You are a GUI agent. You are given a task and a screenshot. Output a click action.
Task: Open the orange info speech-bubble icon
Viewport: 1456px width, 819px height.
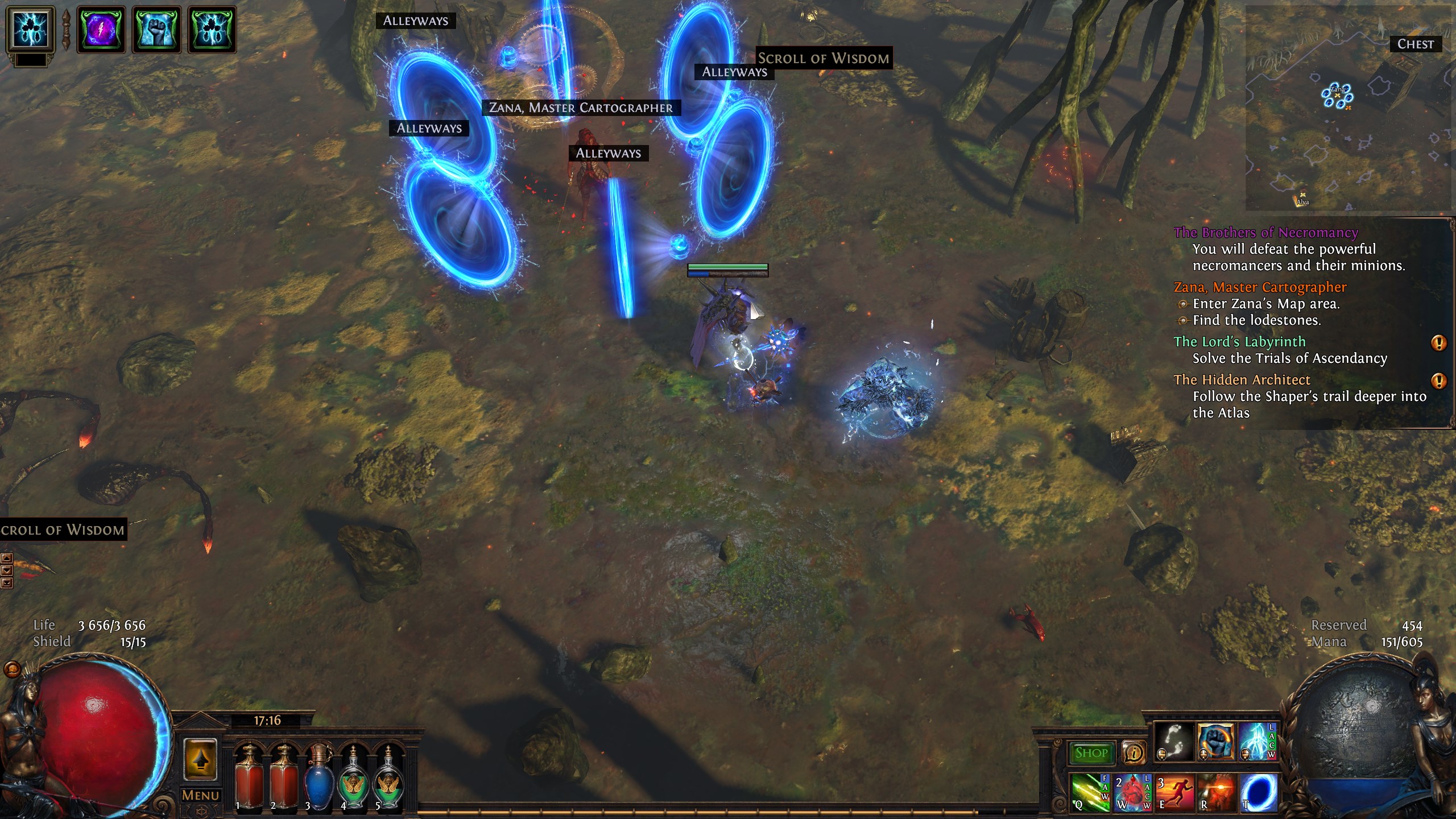pyautogui.click(x=1134, y=753)
